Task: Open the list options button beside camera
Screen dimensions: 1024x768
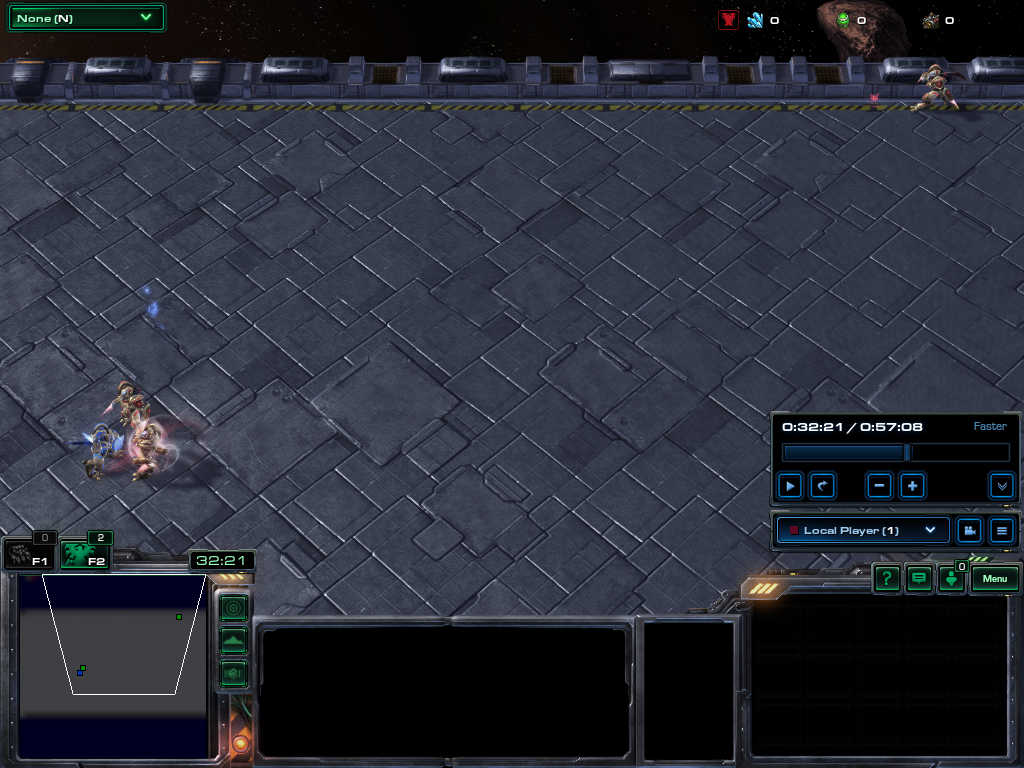Action: tap(1001, 530)
